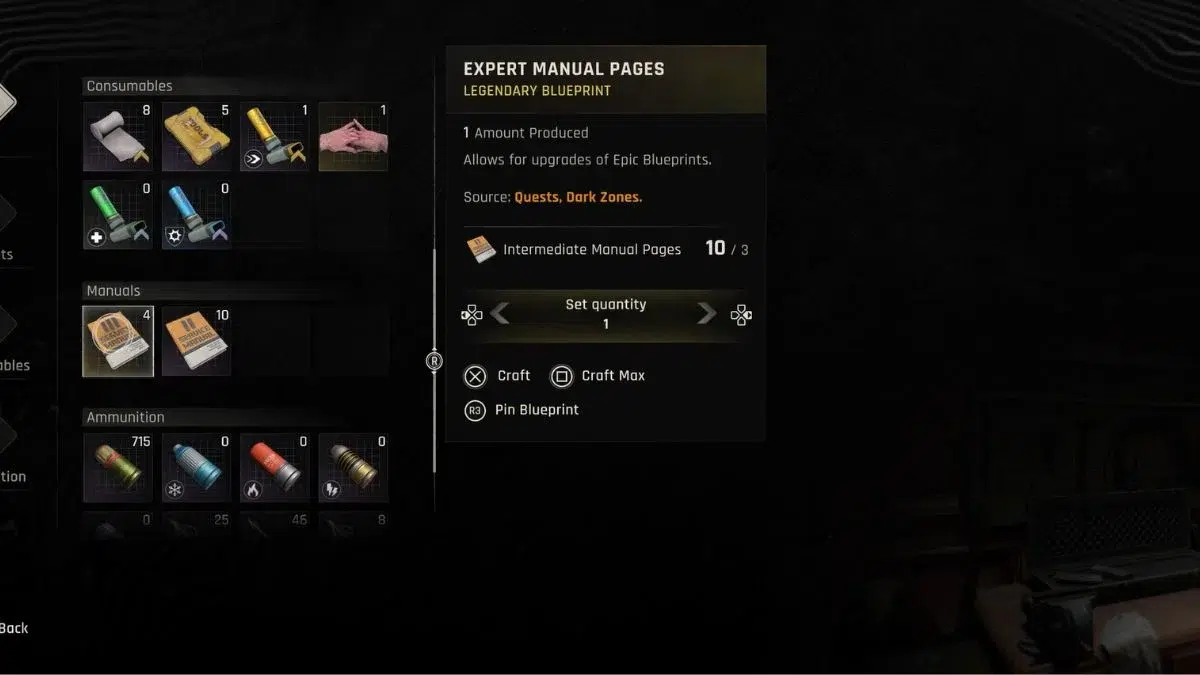Pick the dark shock ammunition slot
Image resolution: width=1200 pixels, height=675 pixels.
[x=353, y=467]
